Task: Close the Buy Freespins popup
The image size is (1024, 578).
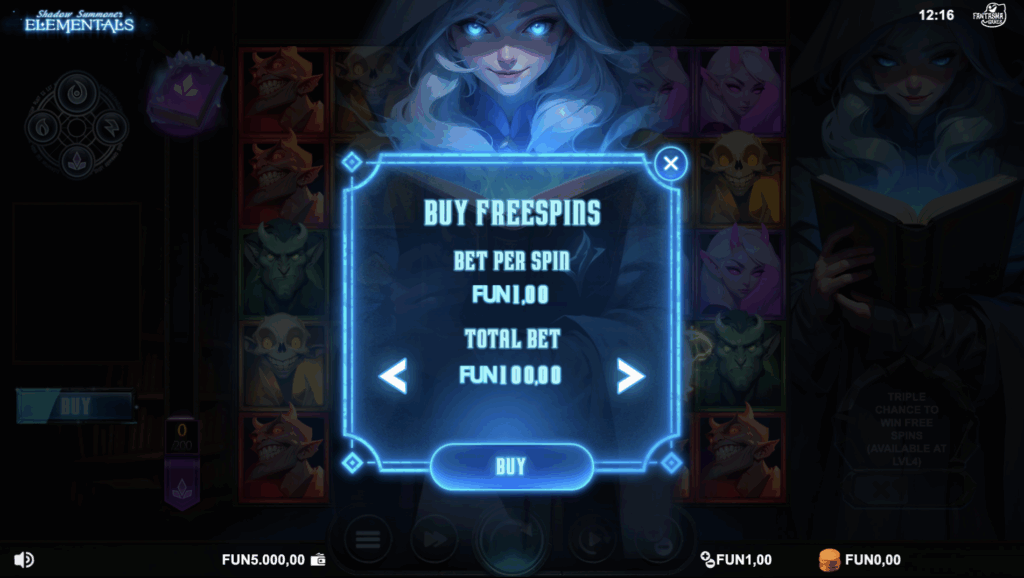Action: tap(671, 163)
